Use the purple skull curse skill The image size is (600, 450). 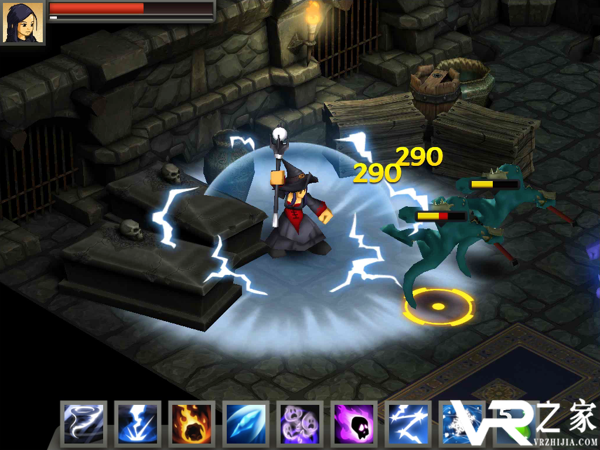(x=353, y=423)
